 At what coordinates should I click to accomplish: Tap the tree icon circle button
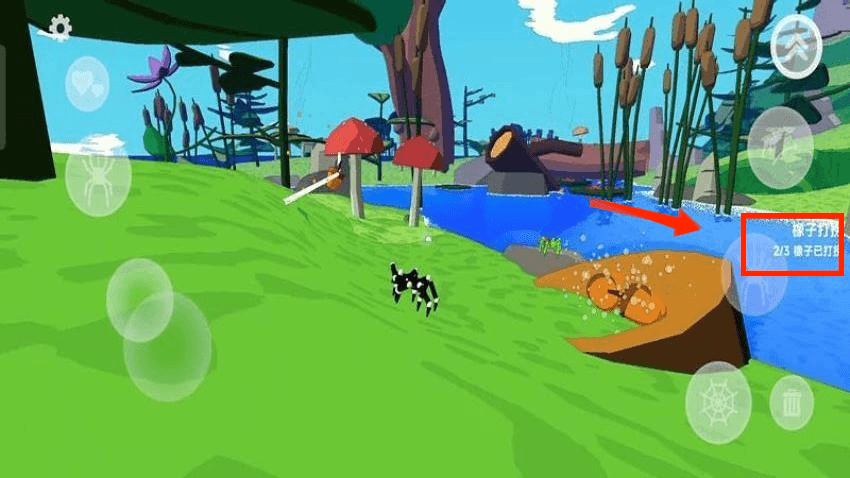pyautogui.click(x=796, y=47)
